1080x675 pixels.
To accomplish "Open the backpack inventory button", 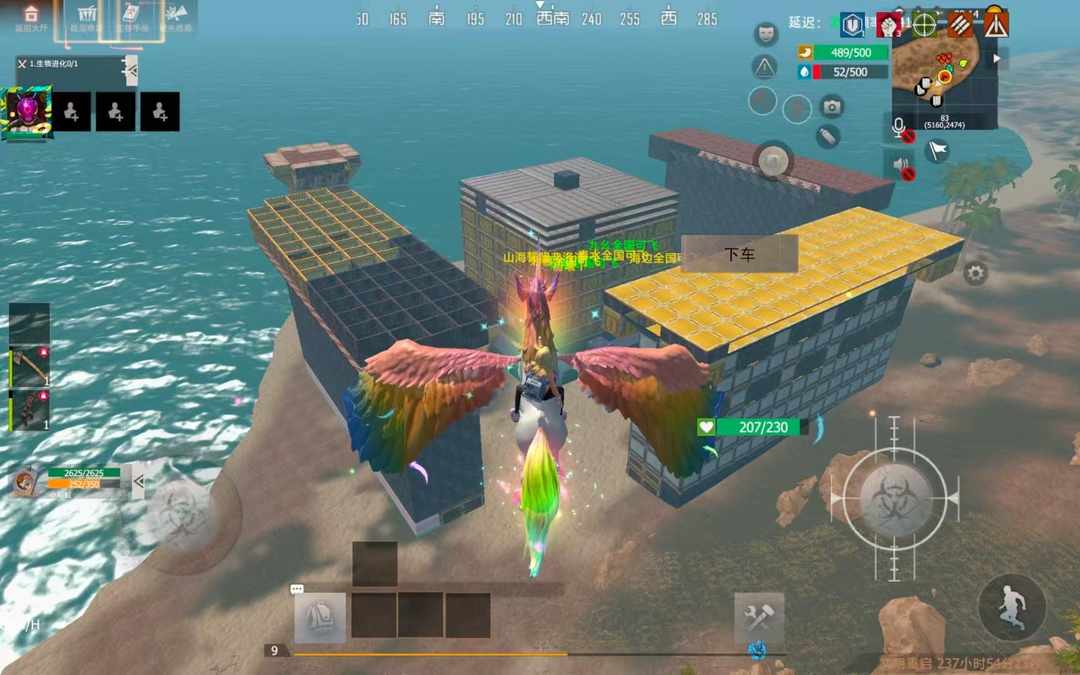I will [320, 617].
